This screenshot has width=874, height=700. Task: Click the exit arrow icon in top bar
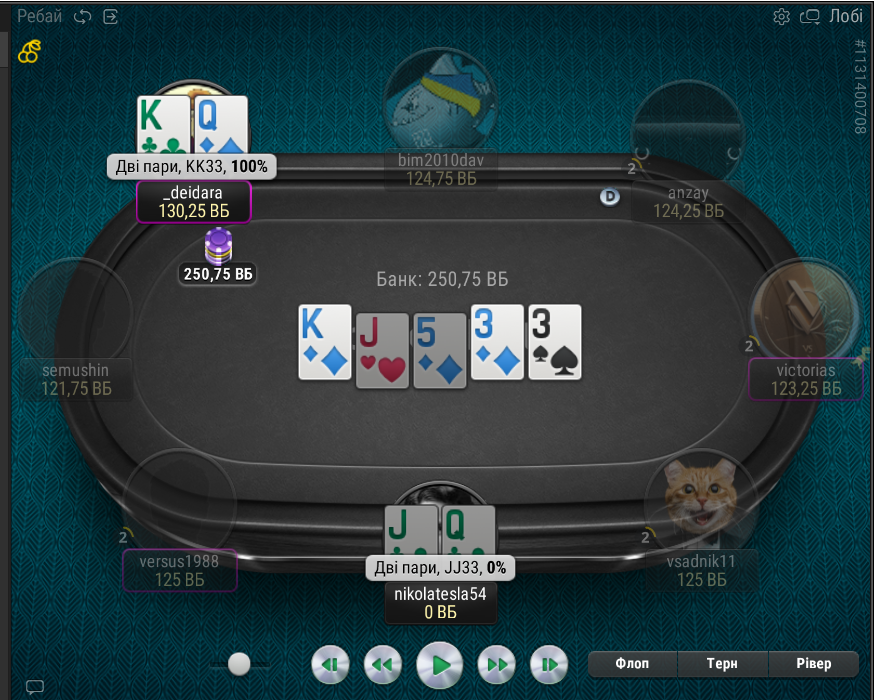(110, 16)
